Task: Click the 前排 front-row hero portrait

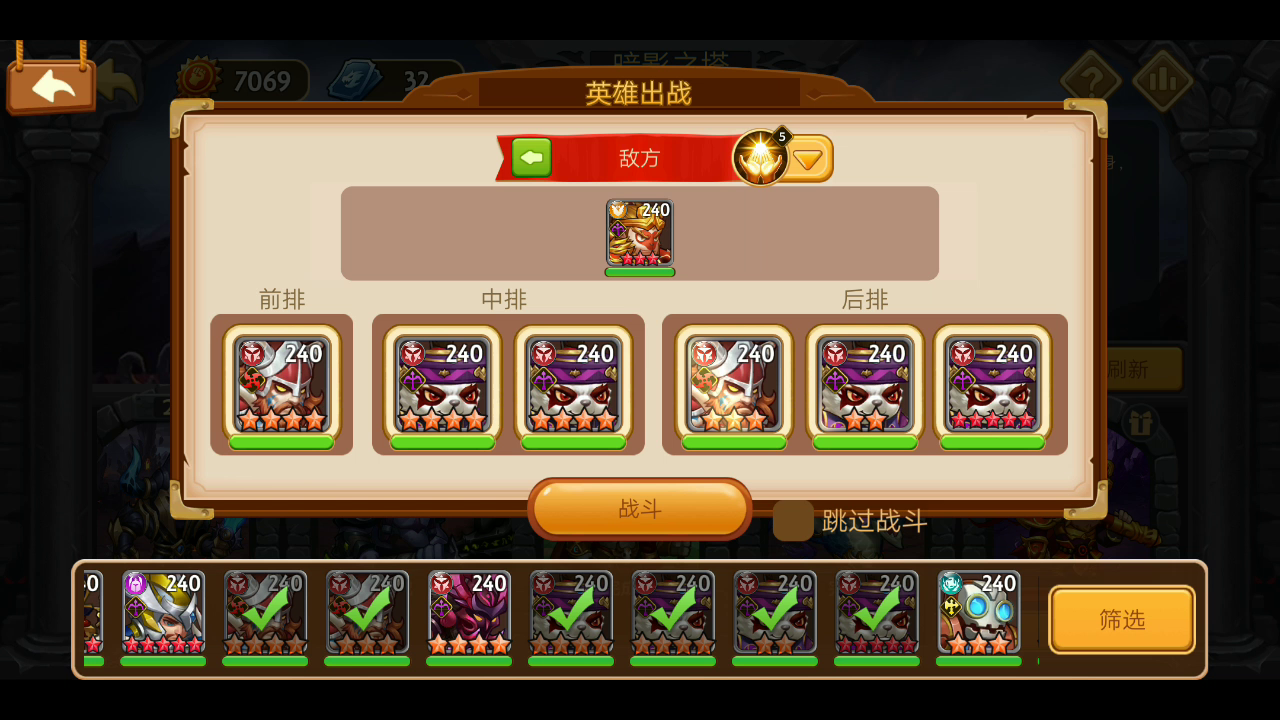Action: tap(283, 385)
